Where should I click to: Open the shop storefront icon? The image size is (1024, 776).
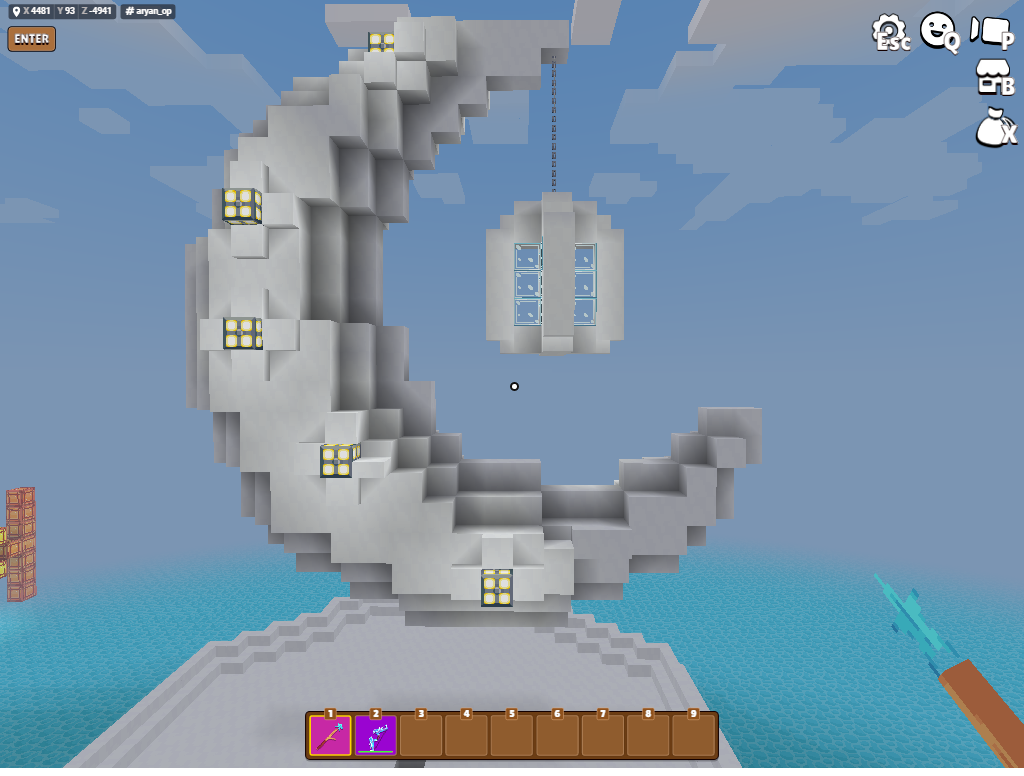(x=993, y=77)
